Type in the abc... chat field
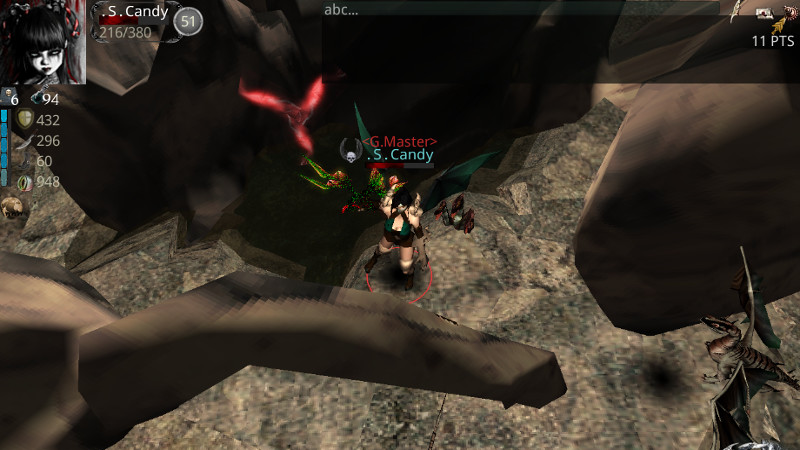Image resolution: width=800 pixels, height=450 pixels. pos(520,10)
